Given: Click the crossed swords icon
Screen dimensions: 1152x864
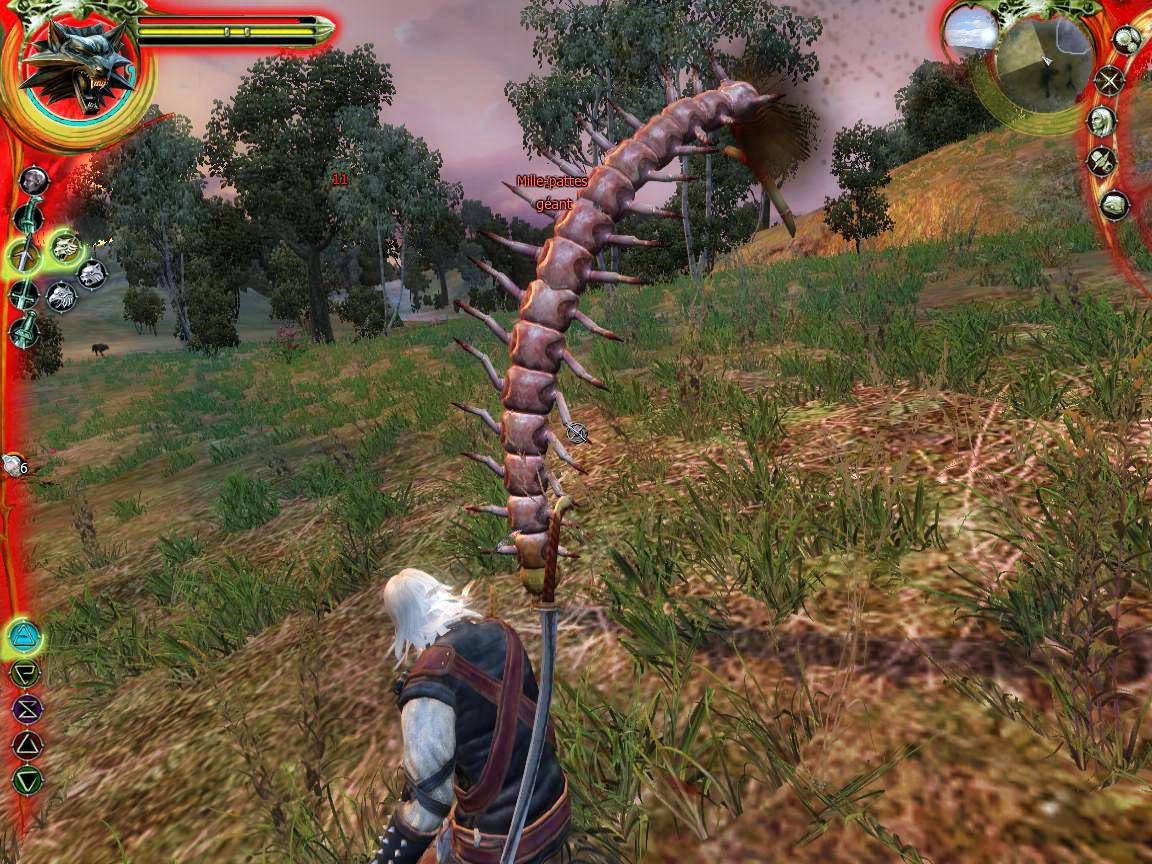Looking at the screenshot, I should pos(1109,80).
